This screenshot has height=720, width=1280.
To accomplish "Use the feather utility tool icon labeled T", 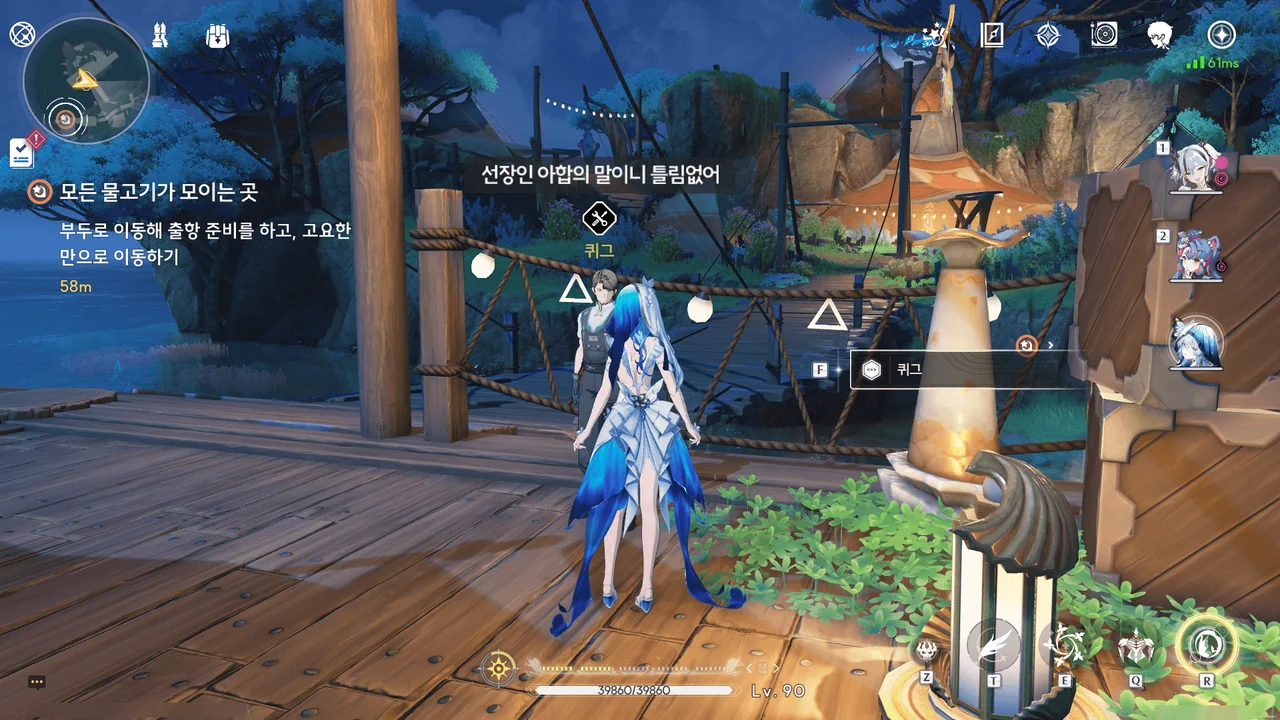I will click(x=993, y=646).
